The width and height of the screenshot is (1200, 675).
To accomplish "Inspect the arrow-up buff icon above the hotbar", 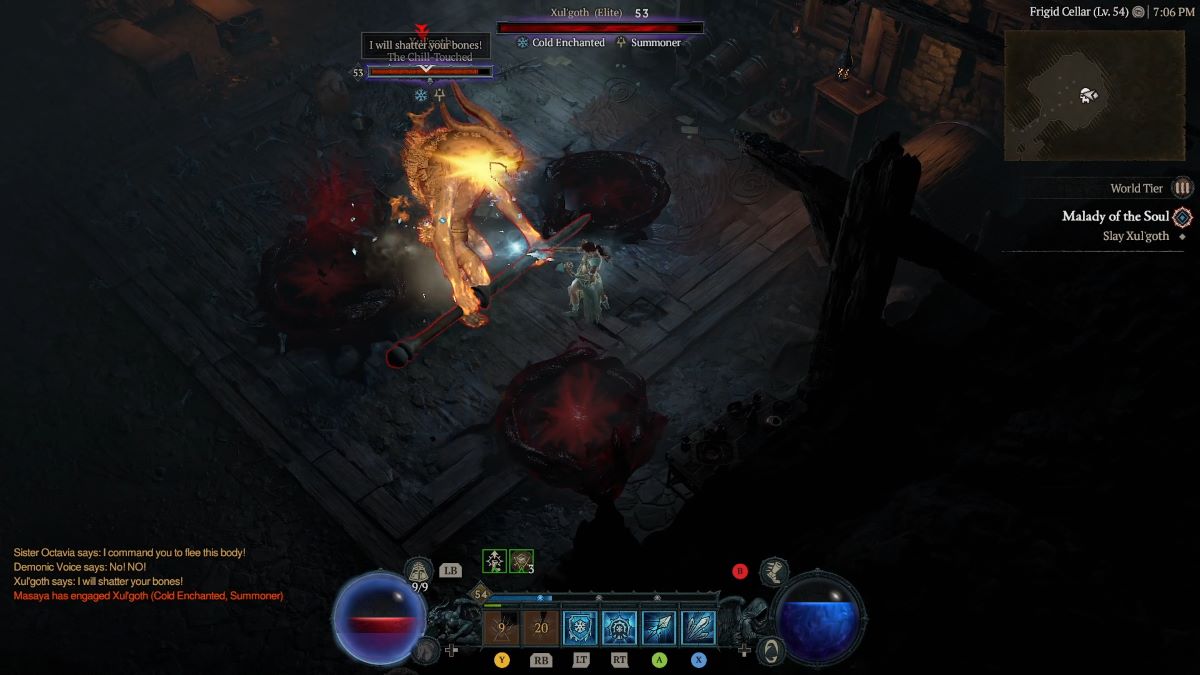I will (x=494, y=561).
